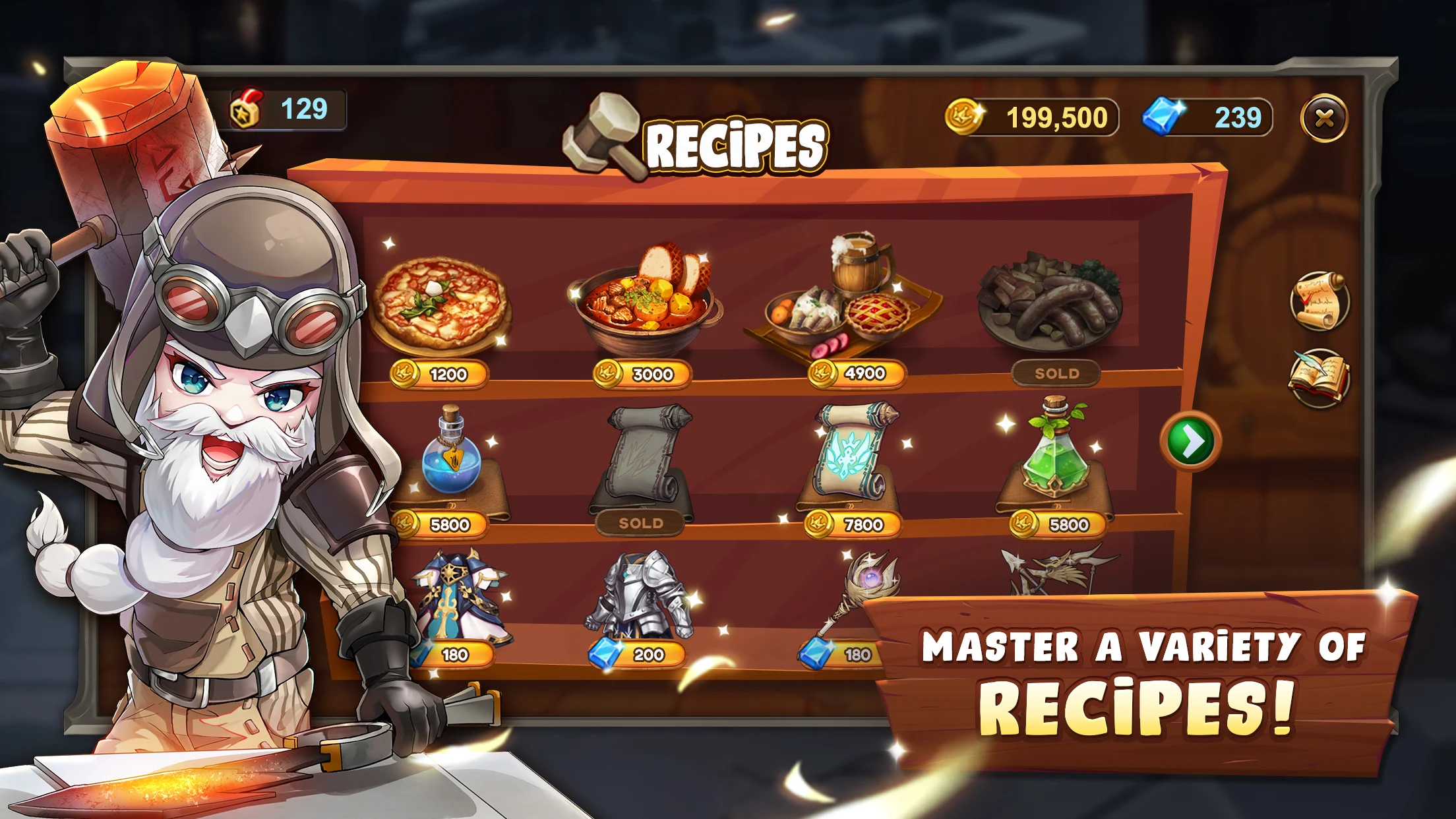
Task: Close the Recipes shop window
Action: coord(1324,119)
